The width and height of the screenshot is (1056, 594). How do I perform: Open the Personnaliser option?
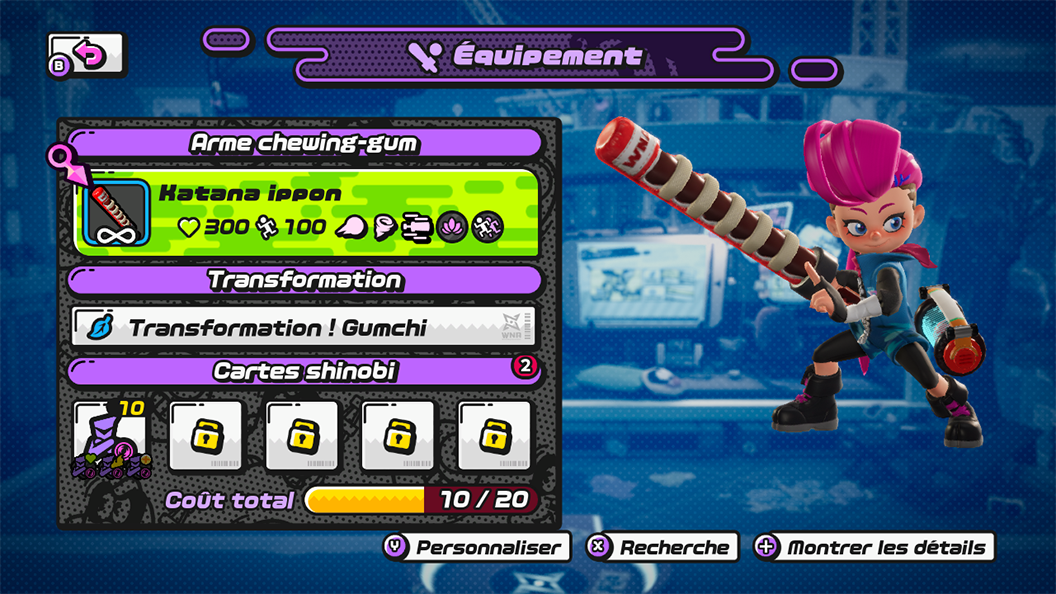(x=476, y=547)
